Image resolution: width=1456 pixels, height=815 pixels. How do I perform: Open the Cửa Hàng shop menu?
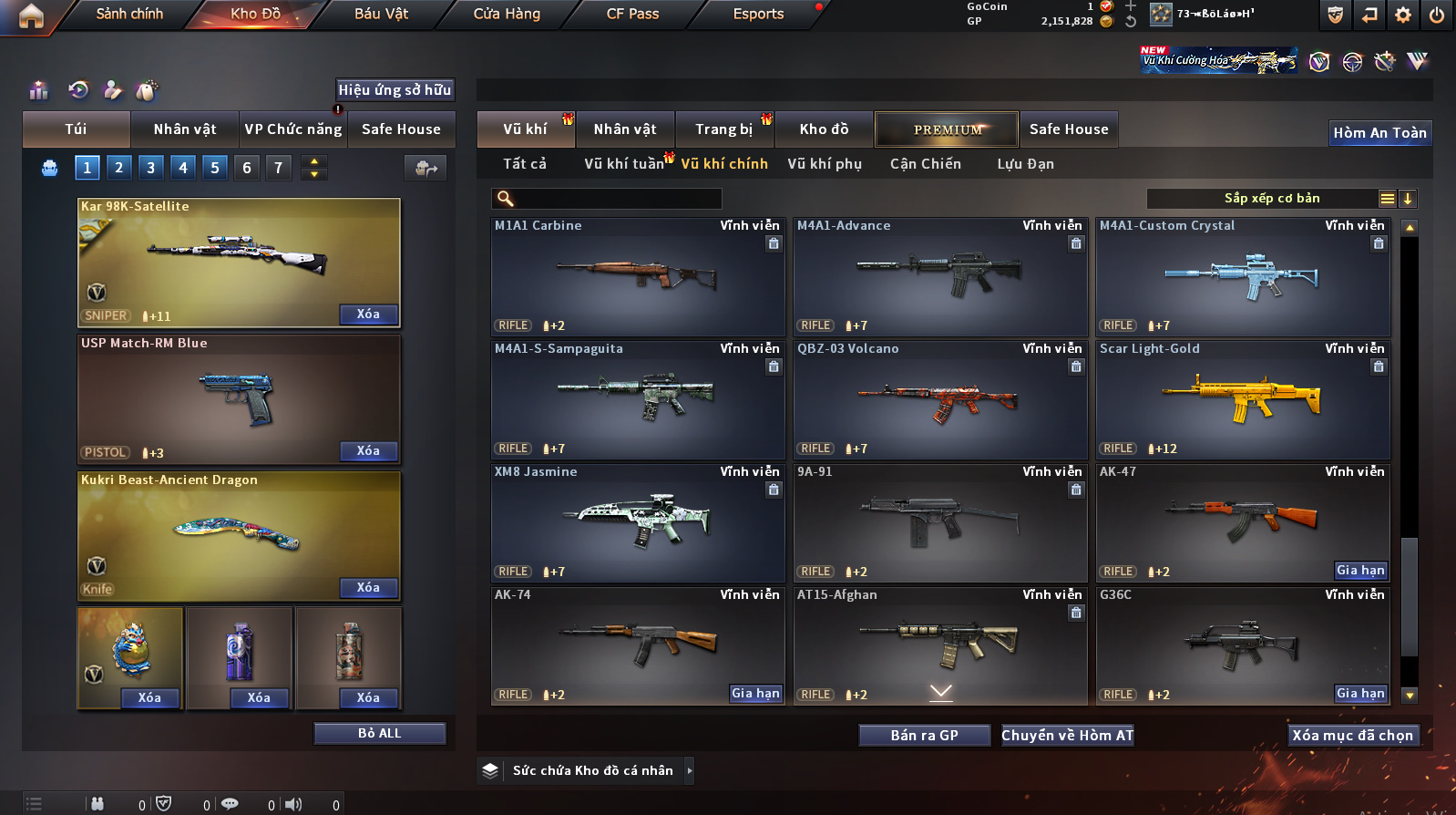point(507,14)
